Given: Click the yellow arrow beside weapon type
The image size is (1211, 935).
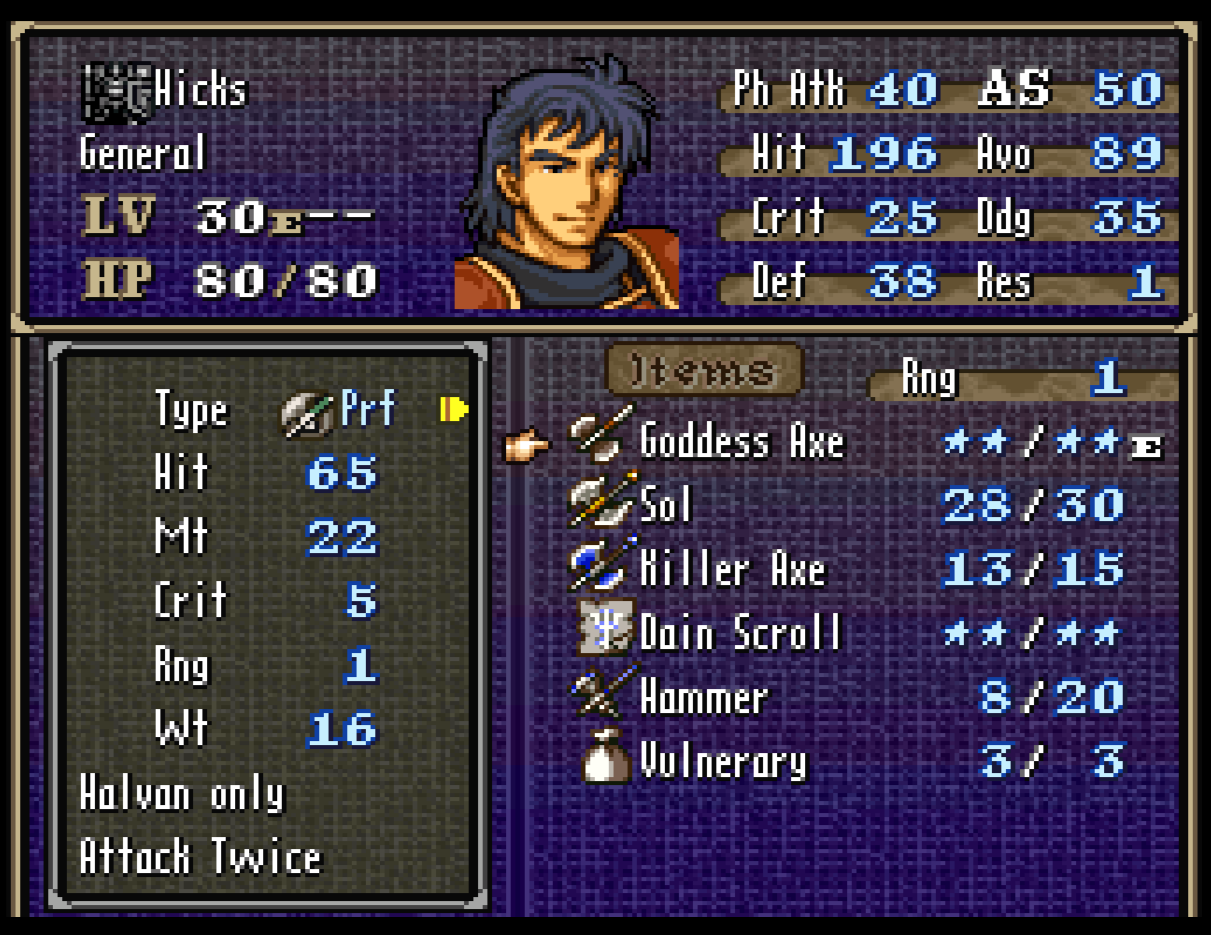Looking at the screenshot, I should 454,409.
